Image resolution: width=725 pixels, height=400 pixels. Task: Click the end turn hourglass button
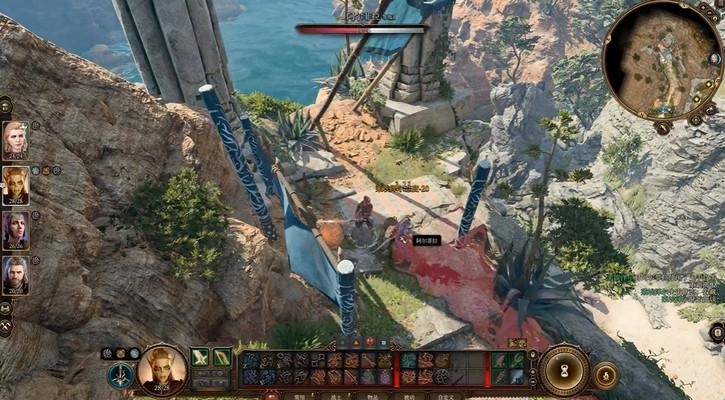coord(565,368)
